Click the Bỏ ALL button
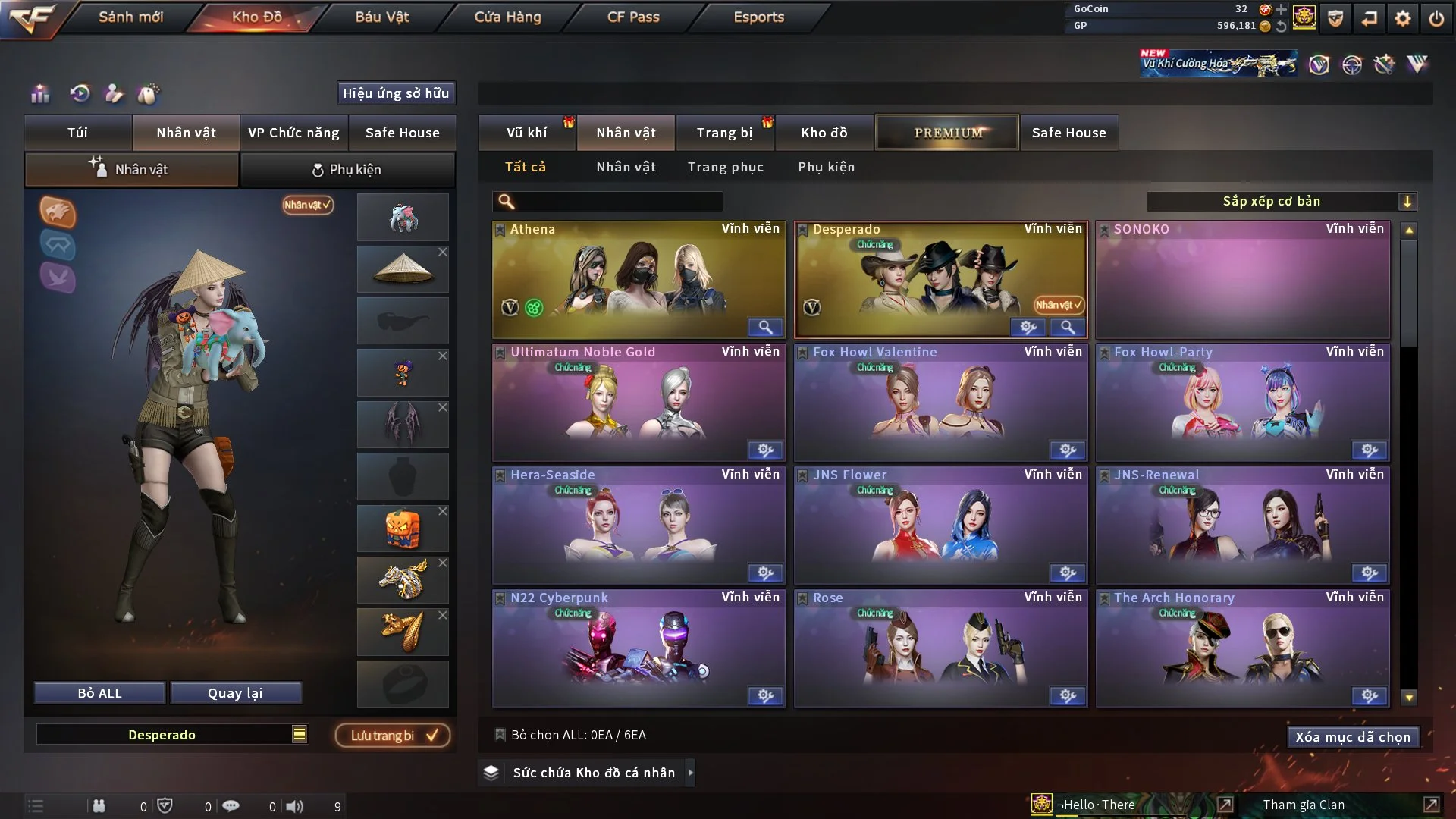This screenshot has height=819, width=1456. (99, 693)
